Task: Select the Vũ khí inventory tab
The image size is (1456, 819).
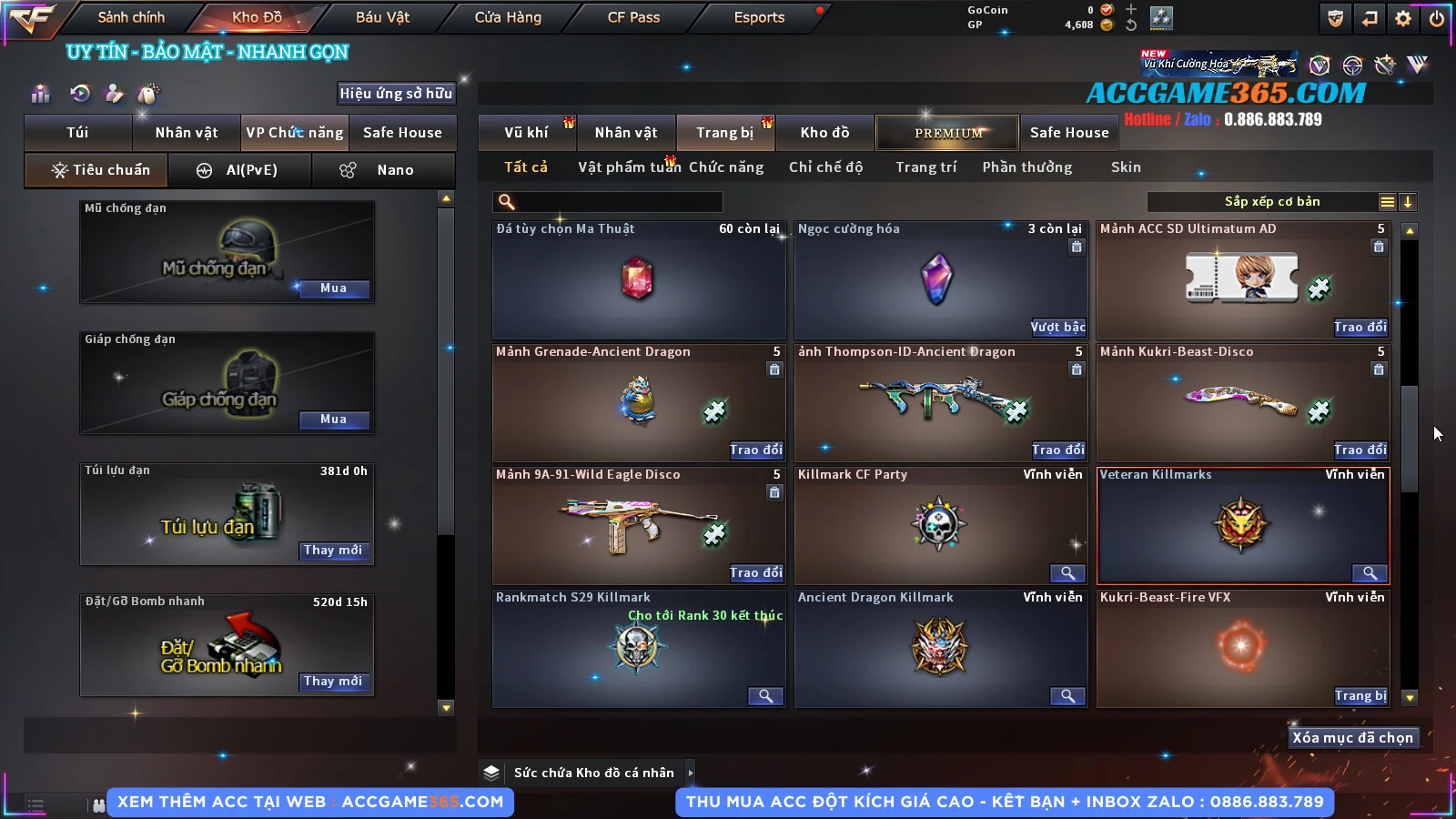Action: pyautogui.click(x=526, y=133)
